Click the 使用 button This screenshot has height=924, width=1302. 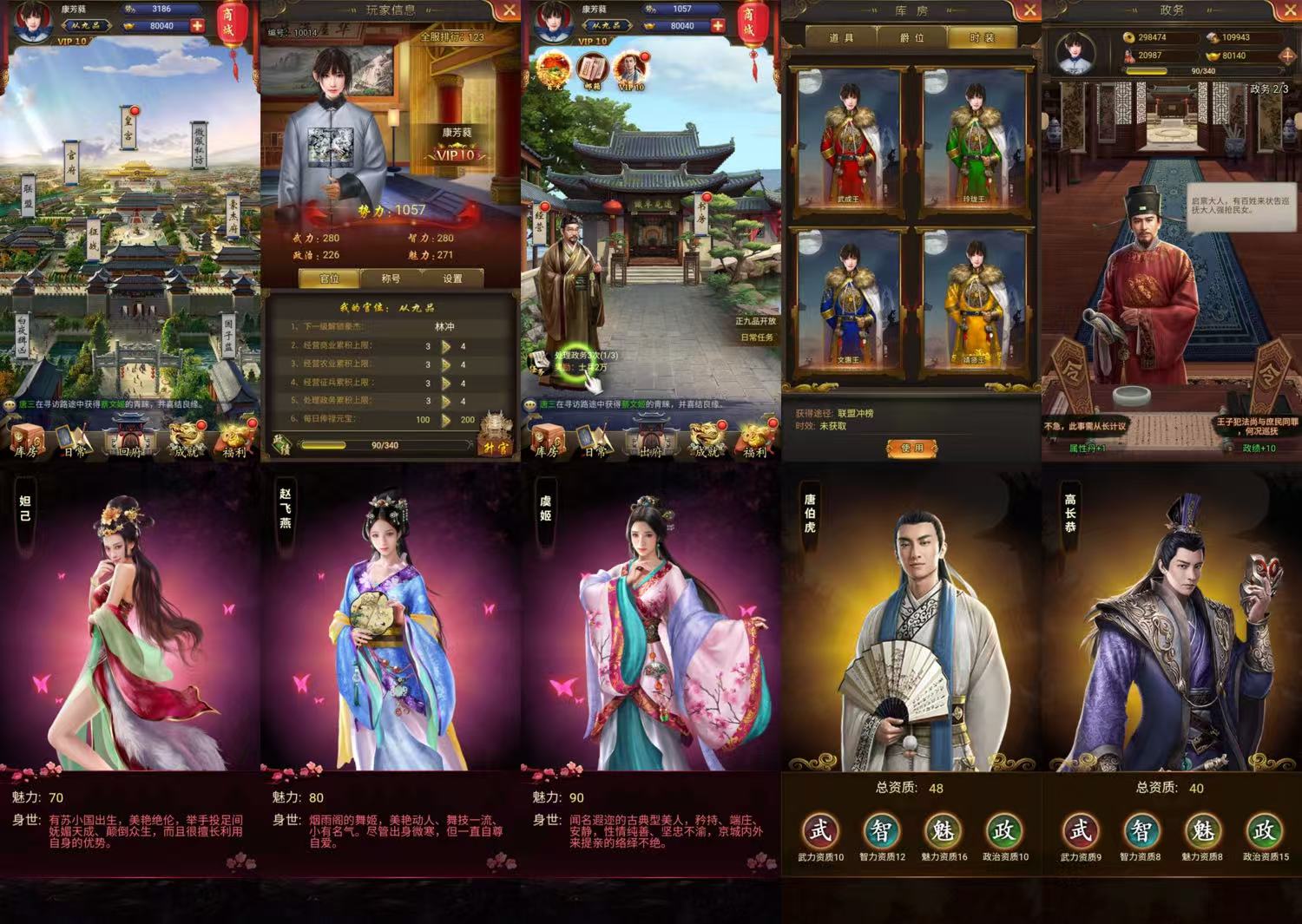tap(911, 448)
